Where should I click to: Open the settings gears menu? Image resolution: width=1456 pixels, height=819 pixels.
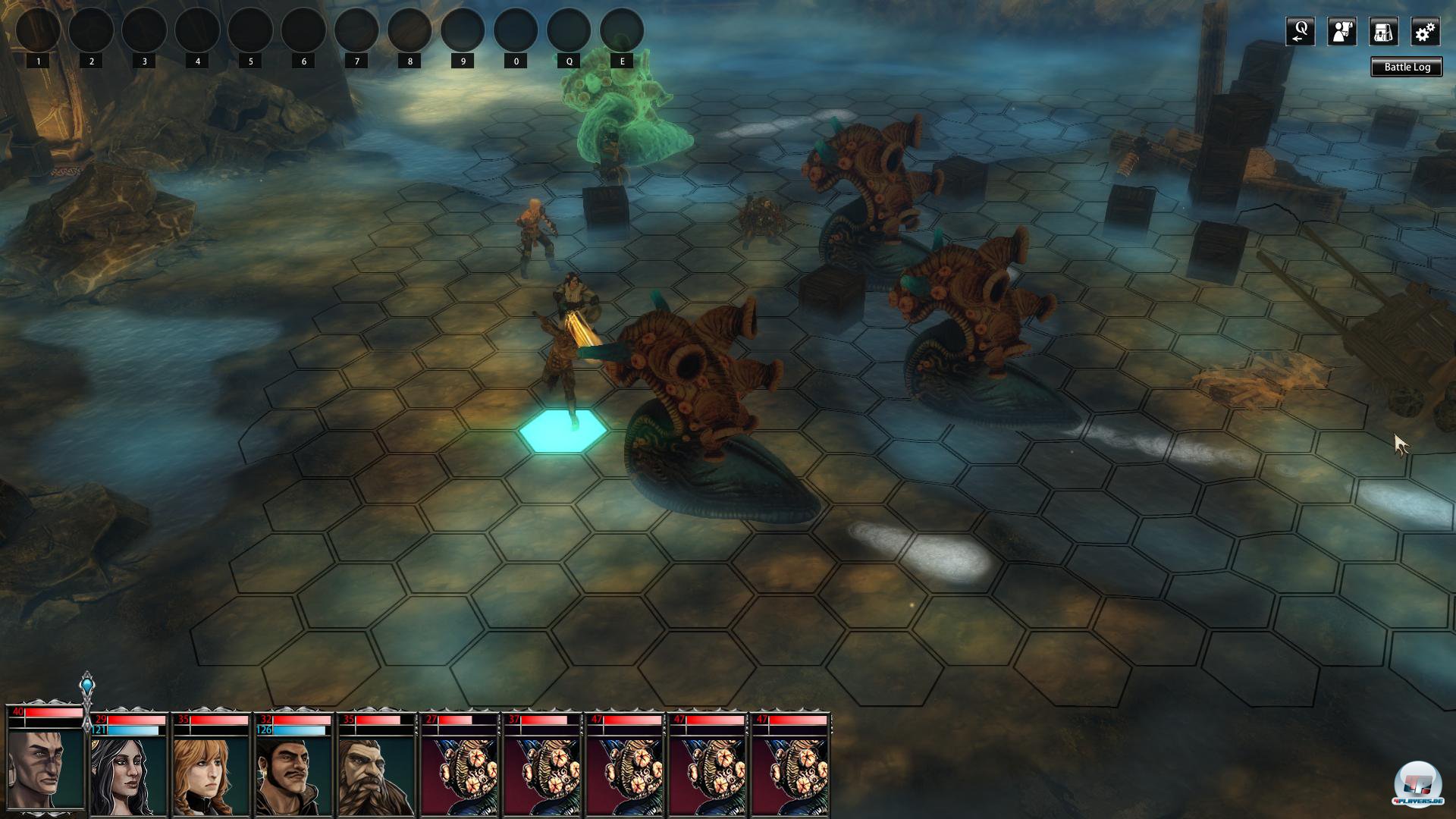(x=1425, y=32)
